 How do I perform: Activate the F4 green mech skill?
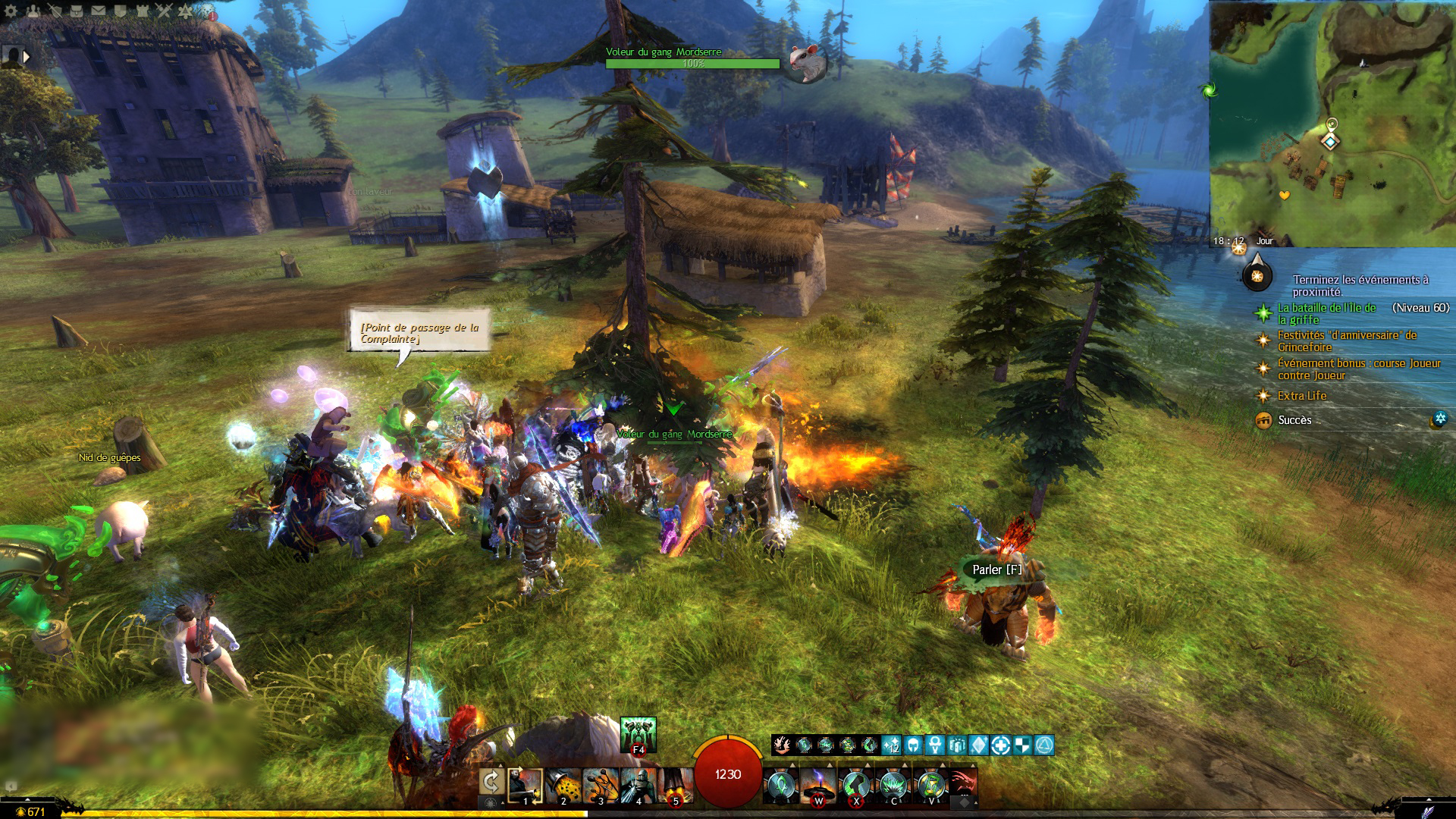coord(638,734)
